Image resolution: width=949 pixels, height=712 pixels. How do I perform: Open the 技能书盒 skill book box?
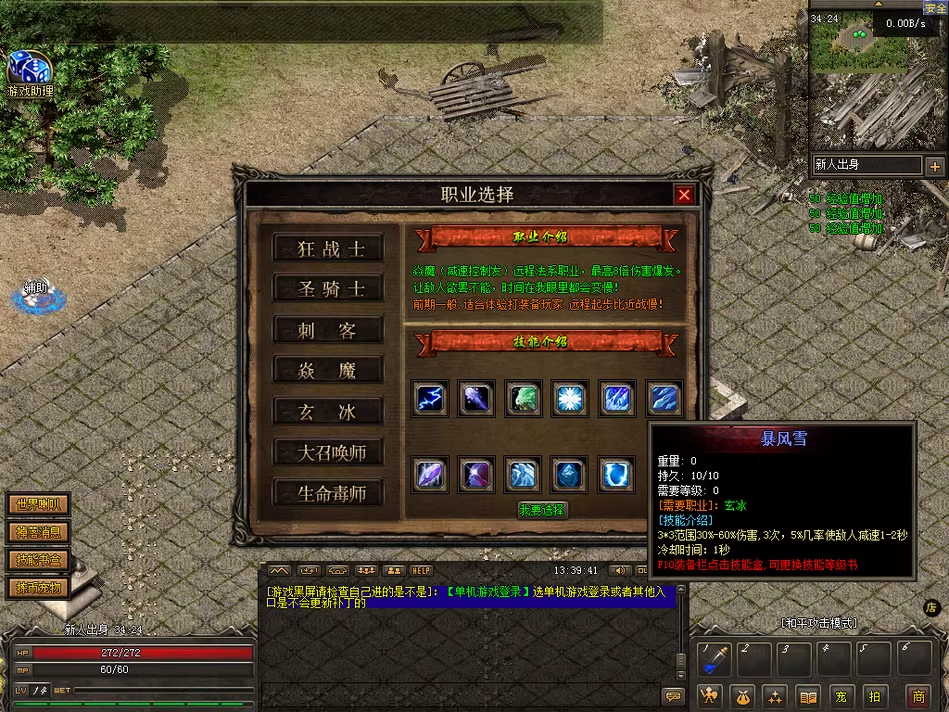coord(40,560)
